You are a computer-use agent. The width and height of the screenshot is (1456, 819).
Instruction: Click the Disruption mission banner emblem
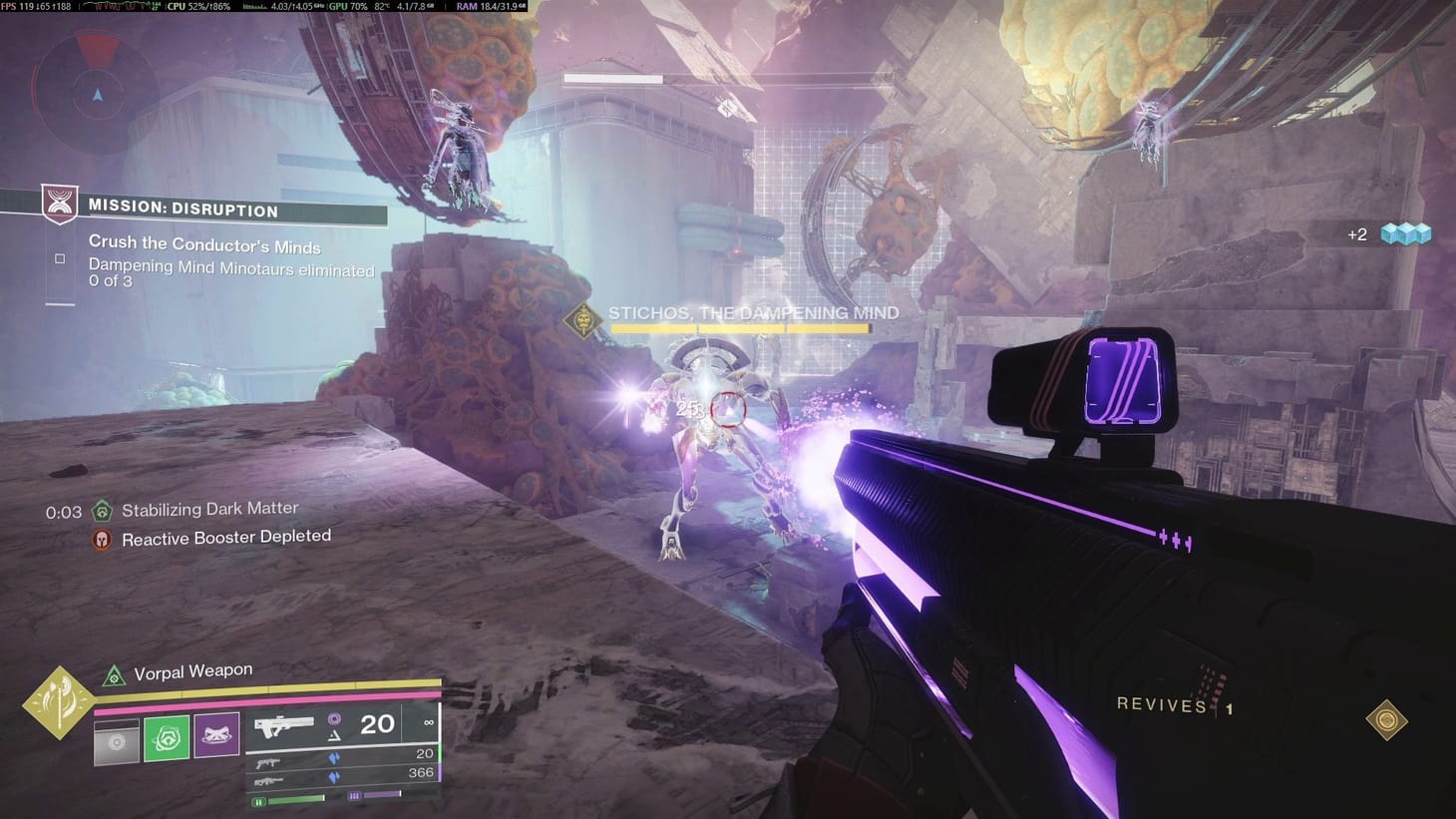pos(58,204)
